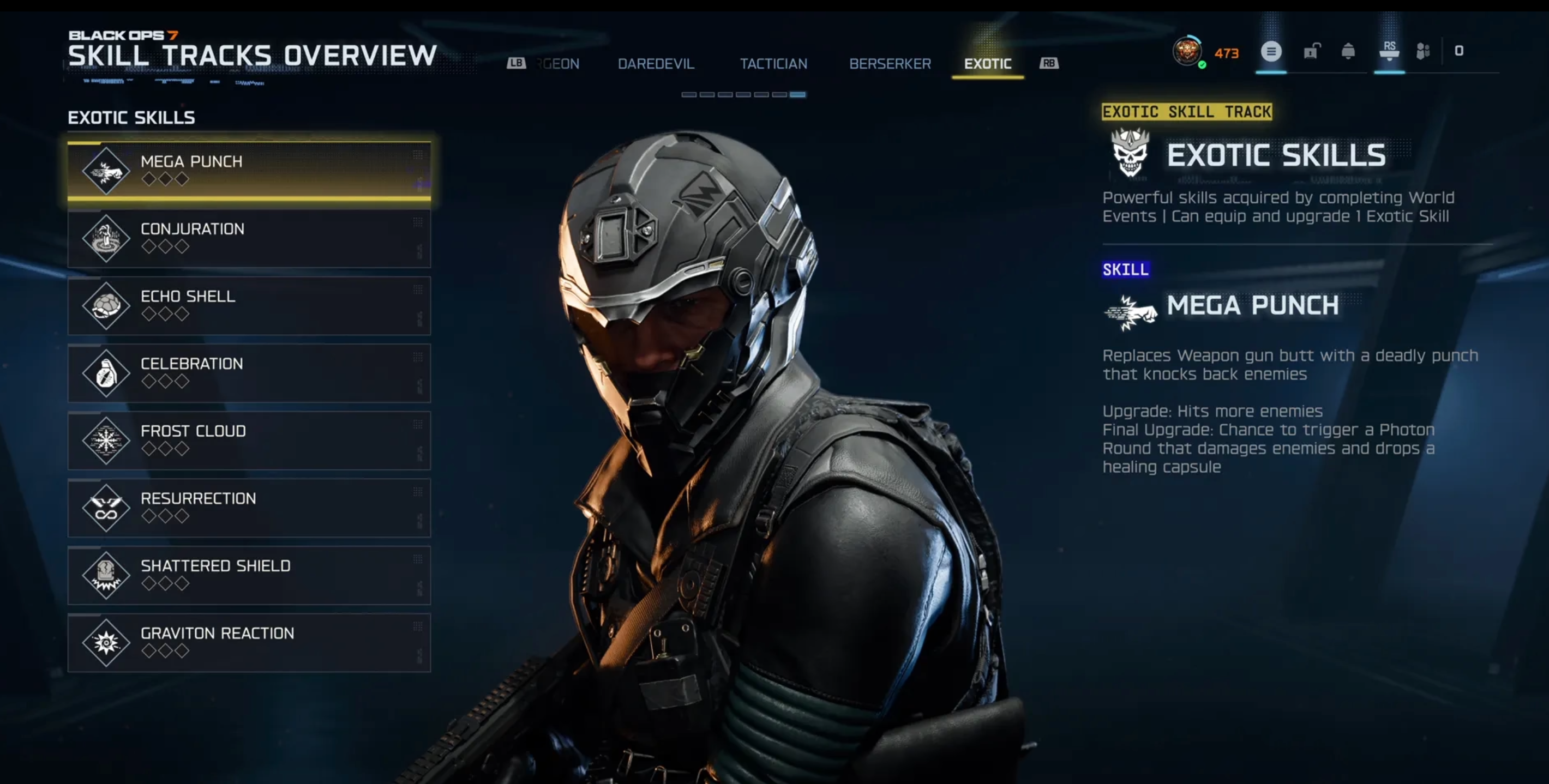
Task: Switch to the Tactician tab
Action: tap(773, 64)
